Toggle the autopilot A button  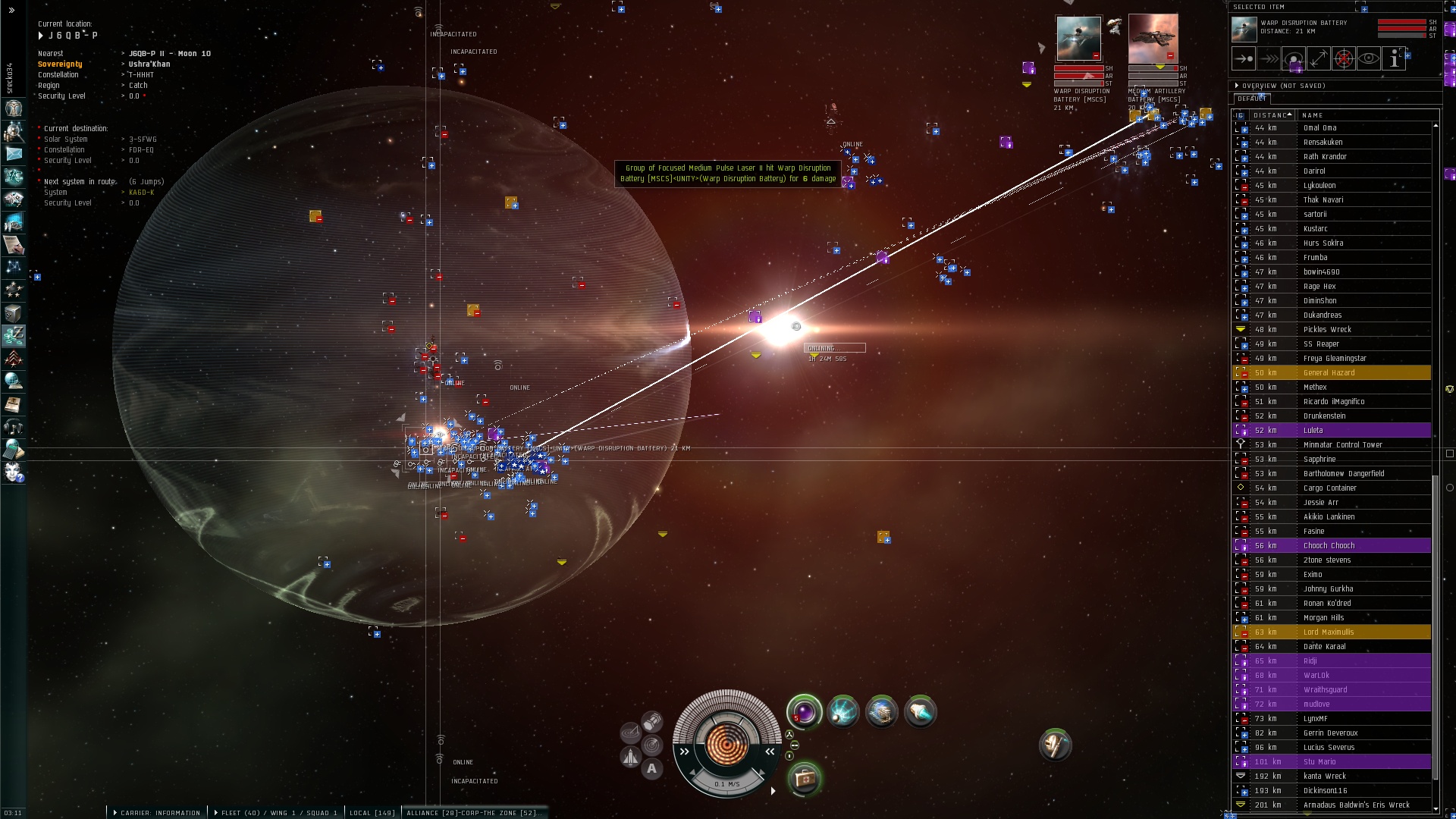[x=652, y=769]
